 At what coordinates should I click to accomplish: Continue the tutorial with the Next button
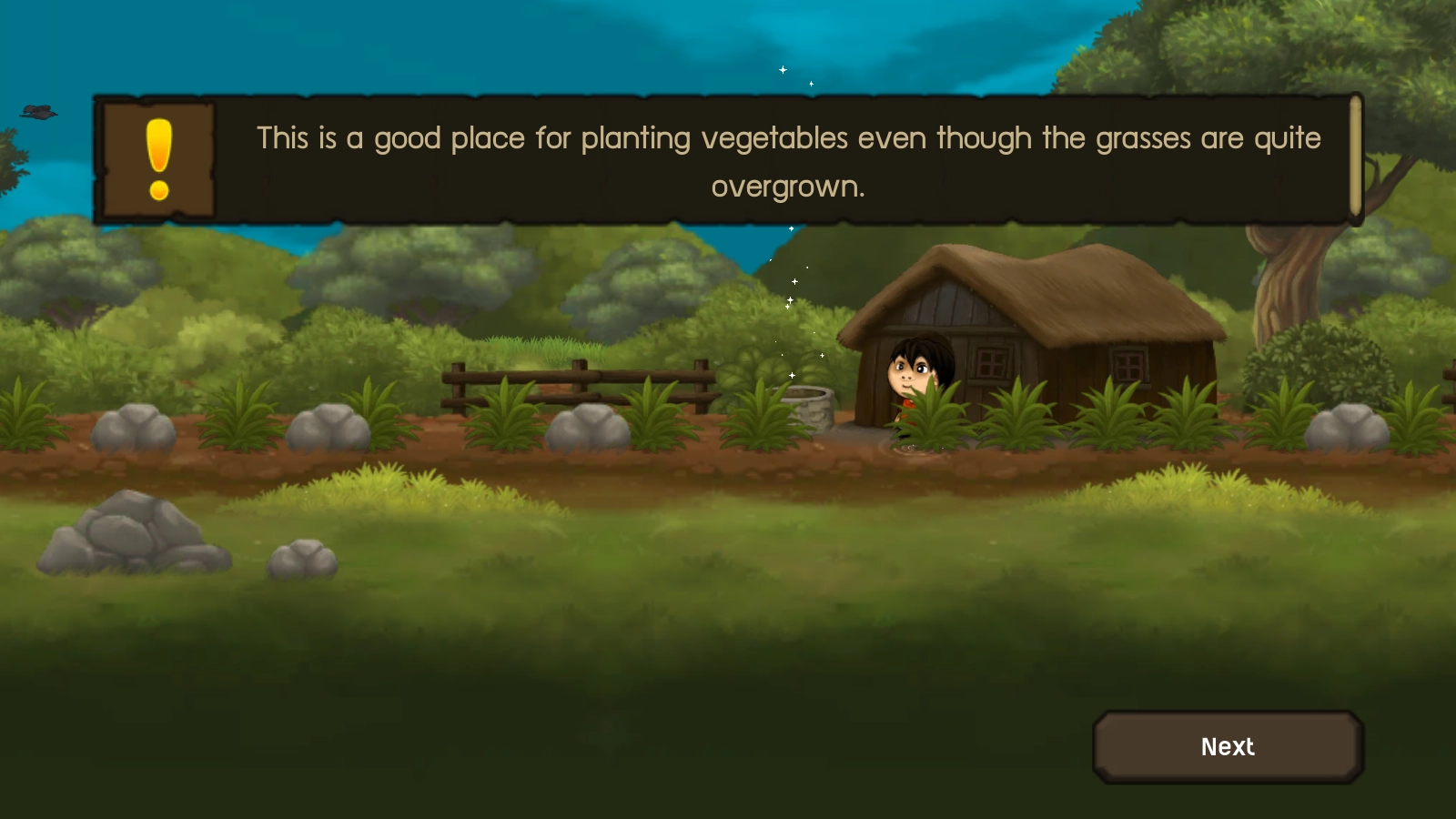[1227, 746]
